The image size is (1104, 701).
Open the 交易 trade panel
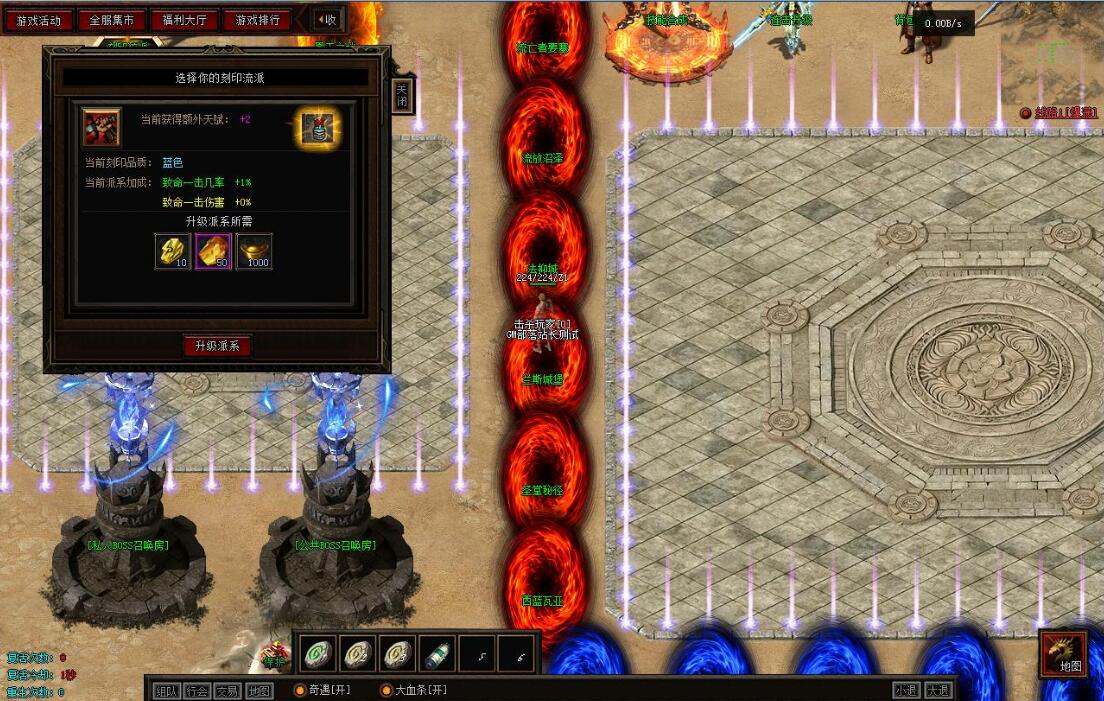tap(228, 690)
